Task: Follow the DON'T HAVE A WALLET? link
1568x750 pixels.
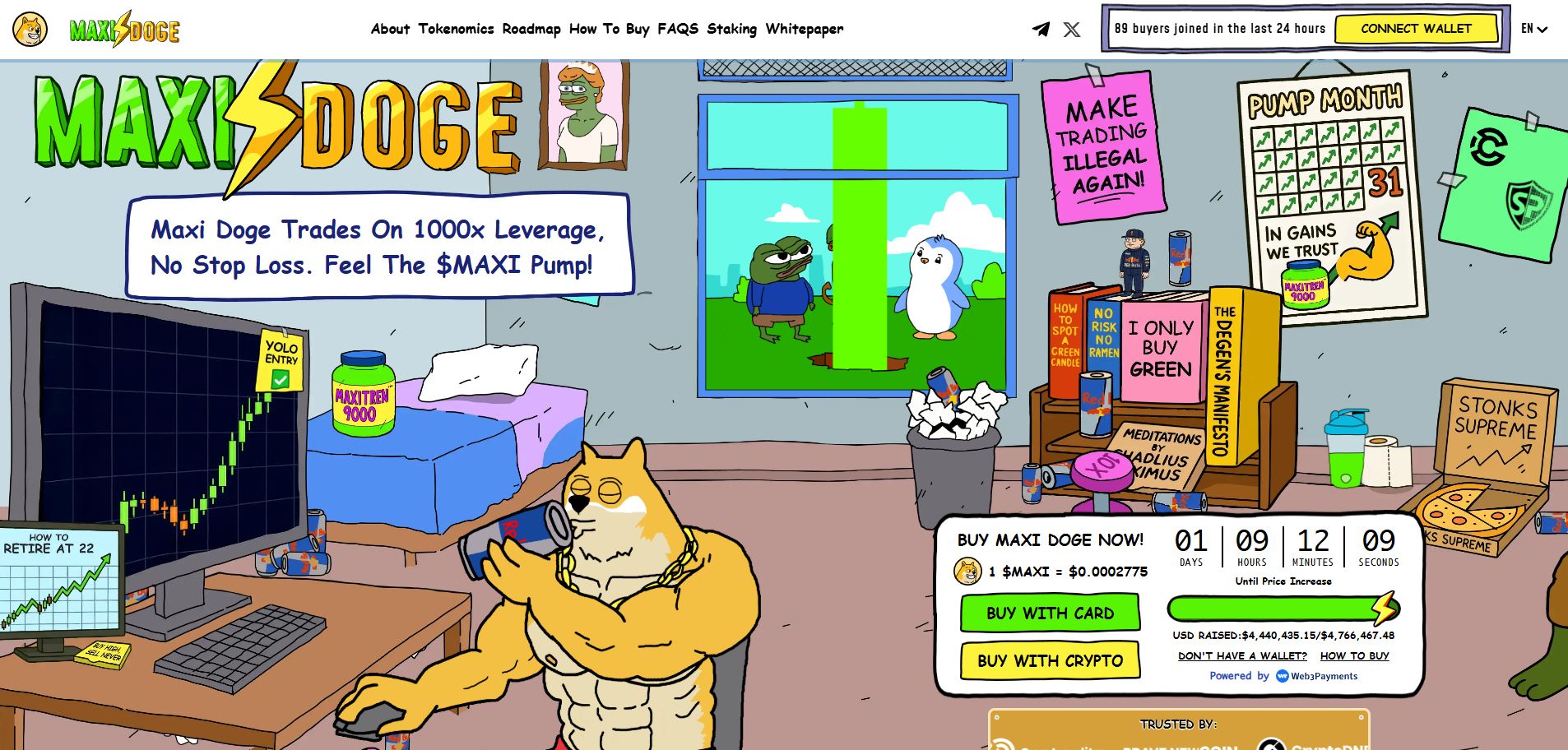Action: (x=1243, y=655)
